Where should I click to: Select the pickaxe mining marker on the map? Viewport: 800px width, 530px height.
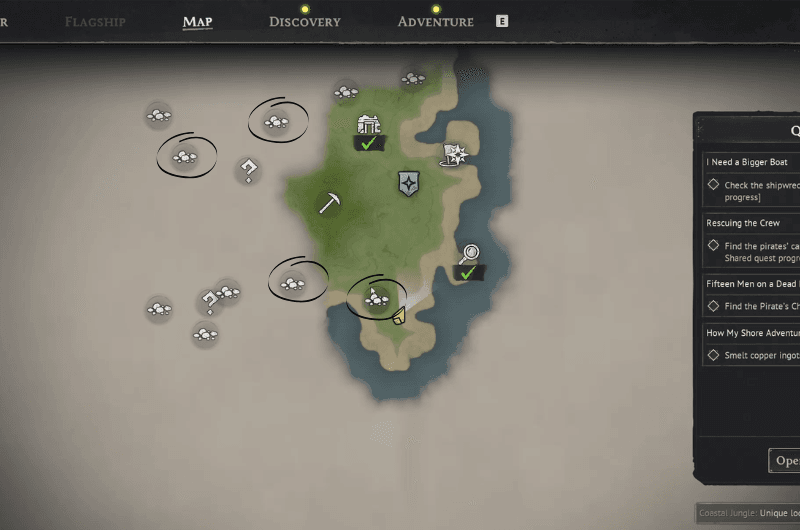pos(330,202)
